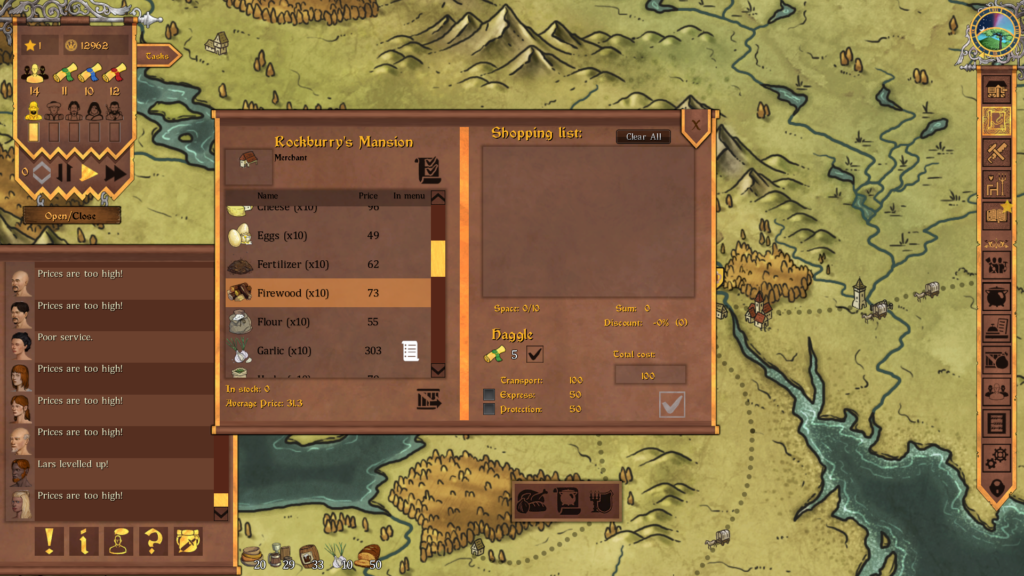Set game speed to fast forward

pos(116,173)
